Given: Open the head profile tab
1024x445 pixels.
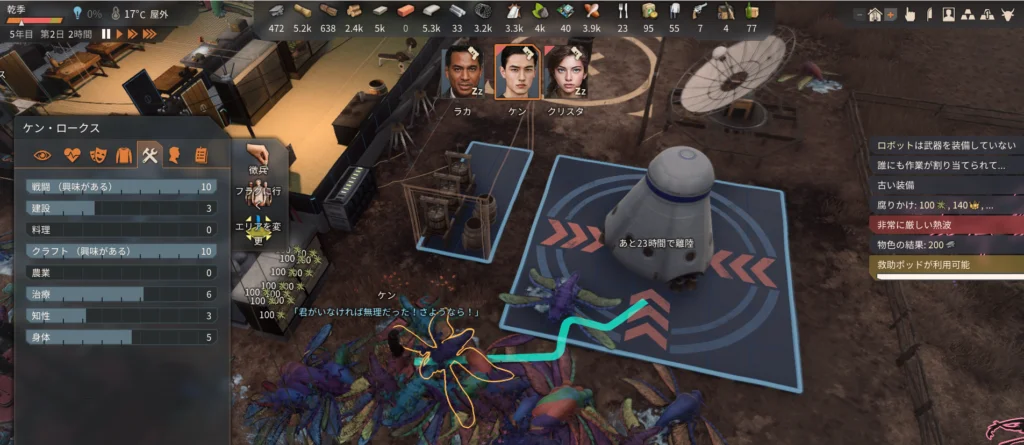Looking at the screenshot, I should (x=175, y=155).
